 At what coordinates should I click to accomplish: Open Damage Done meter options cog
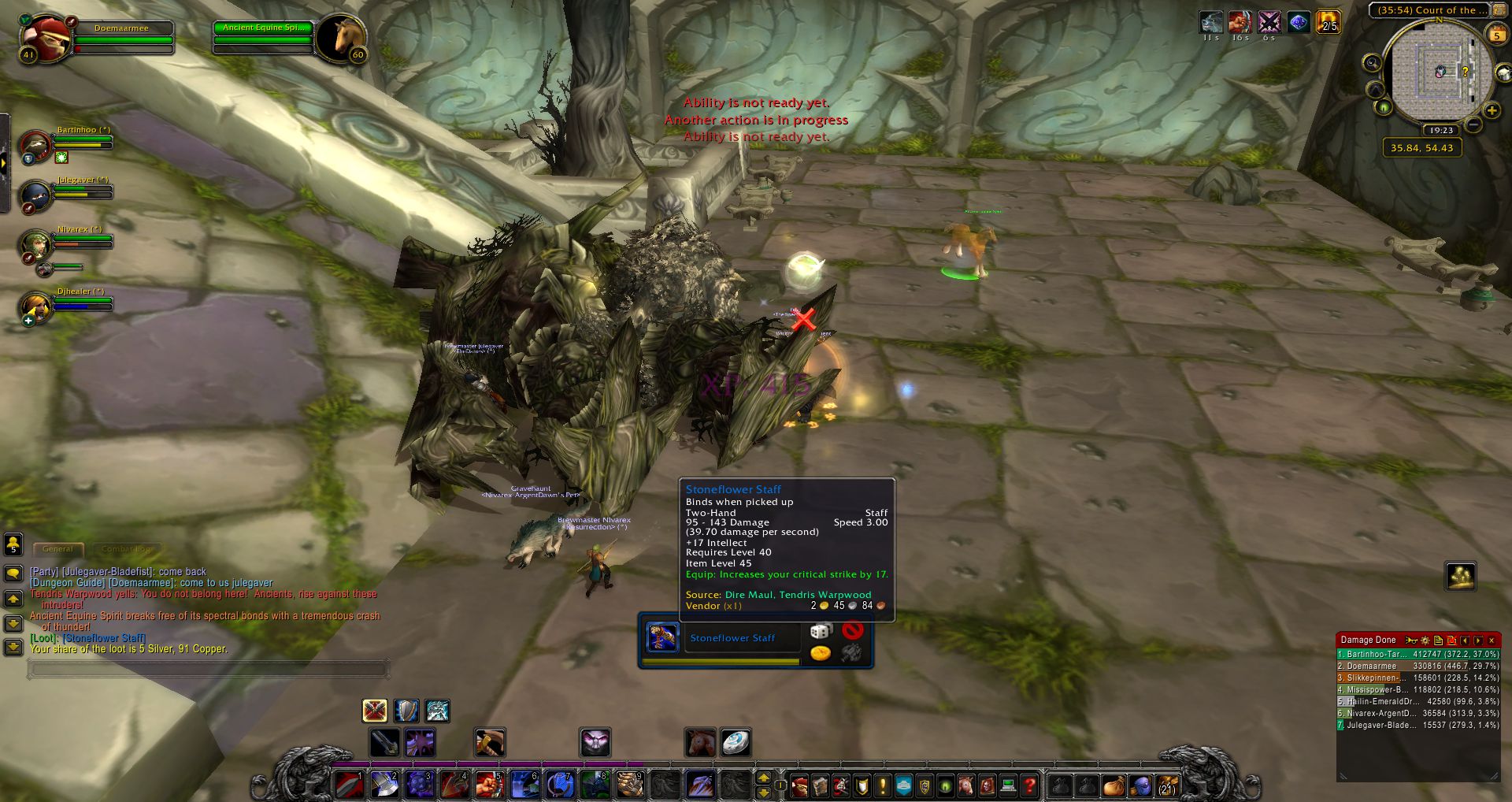[x=1425, y=640]
